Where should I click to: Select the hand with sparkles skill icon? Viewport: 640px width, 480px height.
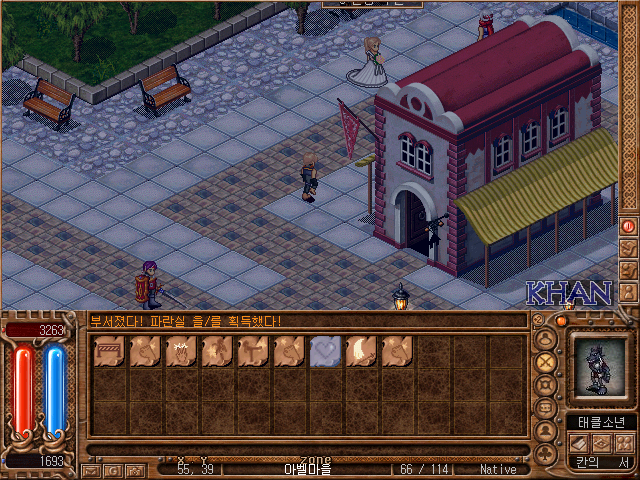pos(182,351)
